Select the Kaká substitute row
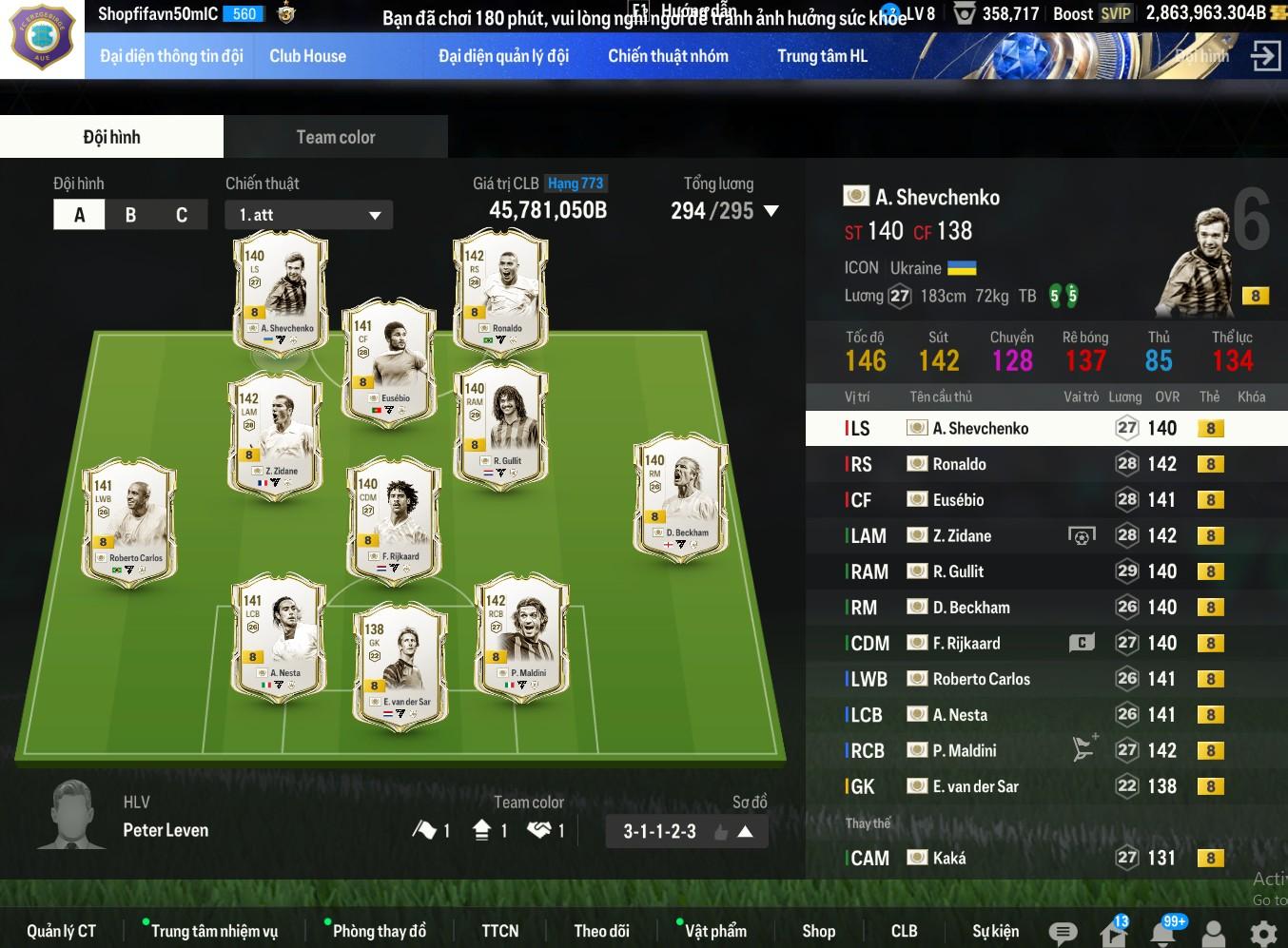The height and width of the screenshot is (948, 1288). click(948, 858)
